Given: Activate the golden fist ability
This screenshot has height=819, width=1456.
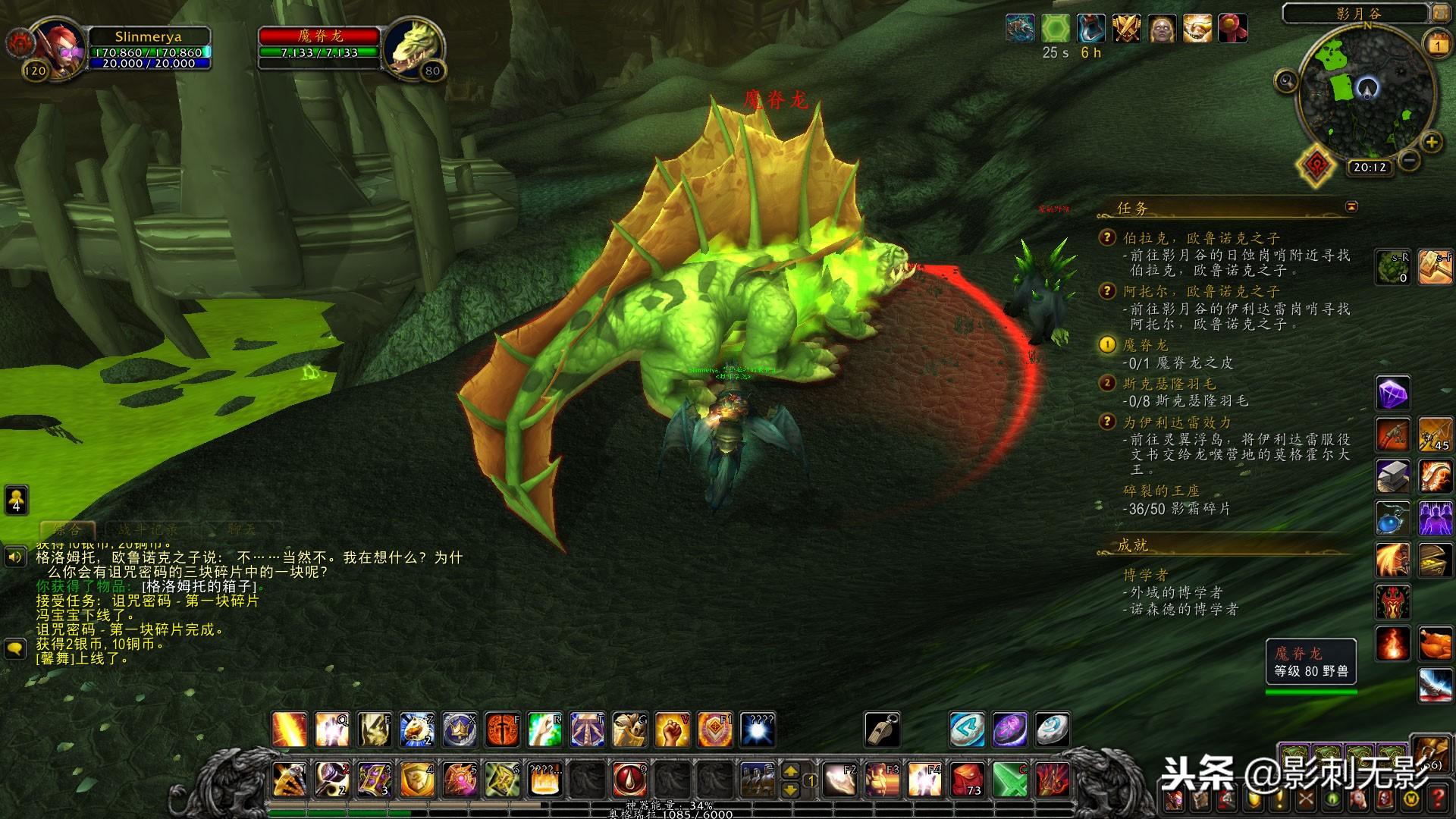Looking at the screenshot, I should click(672, 730).
